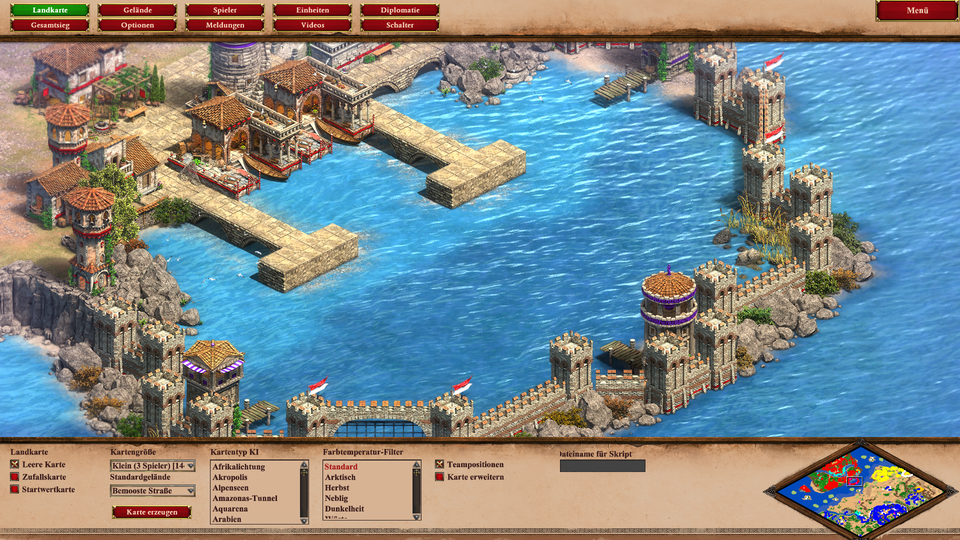Open the Diplomatie tab
The width and height of the screenshot is (960, 540).
click(400, 10)
